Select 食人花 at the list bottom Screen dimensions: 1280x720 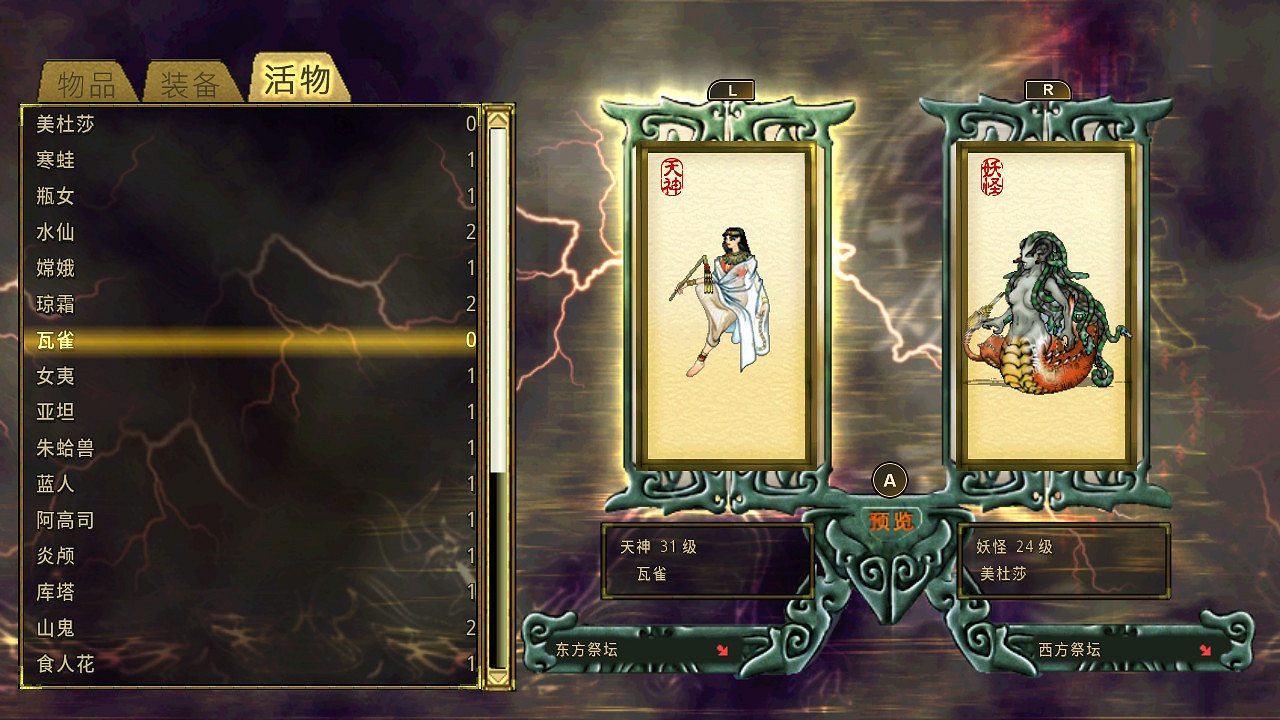(67, 664)
